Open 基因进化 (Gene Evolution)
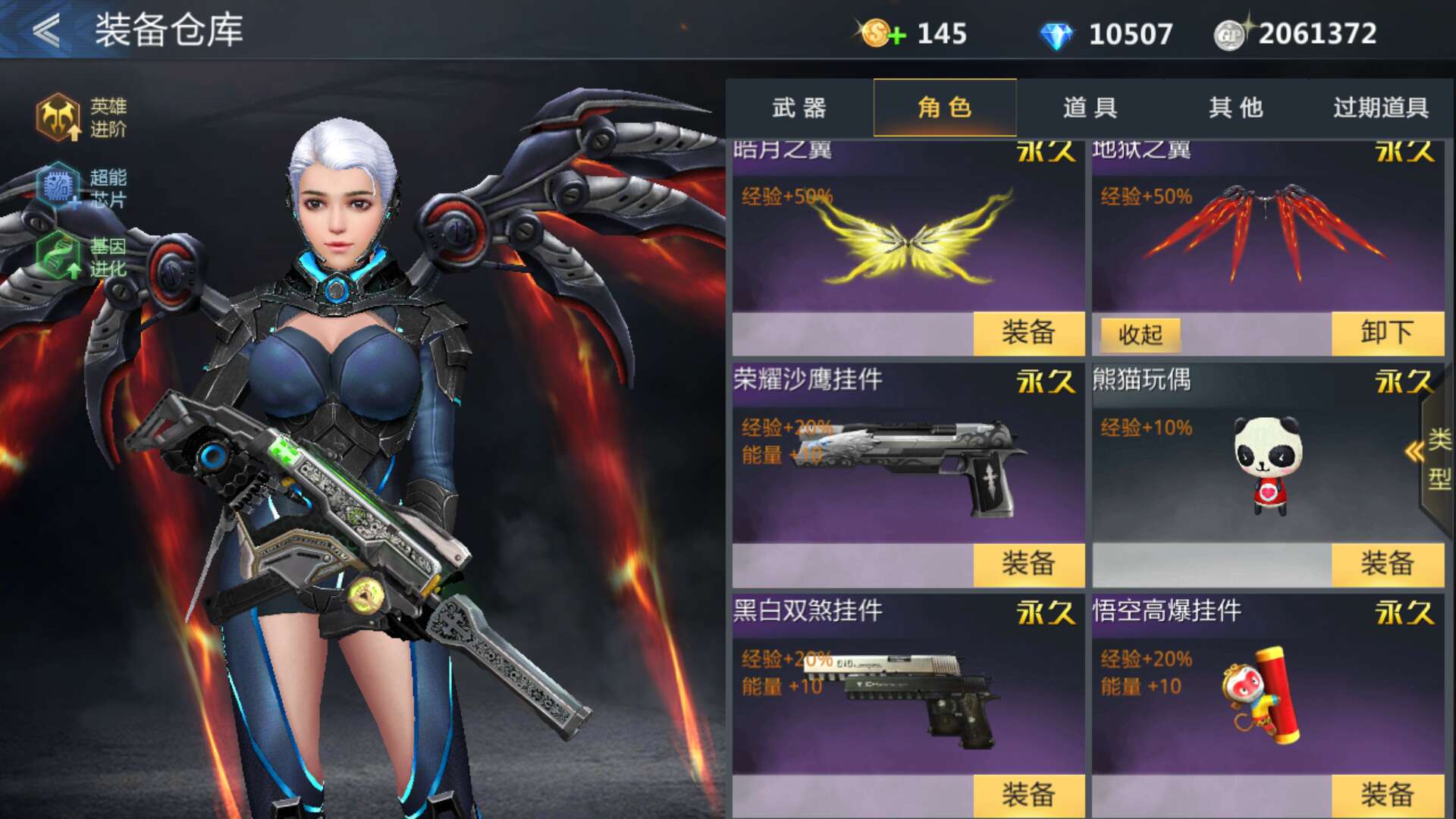Image resolution: width=1456 pixels, height=819 pixels. (61, 258)
